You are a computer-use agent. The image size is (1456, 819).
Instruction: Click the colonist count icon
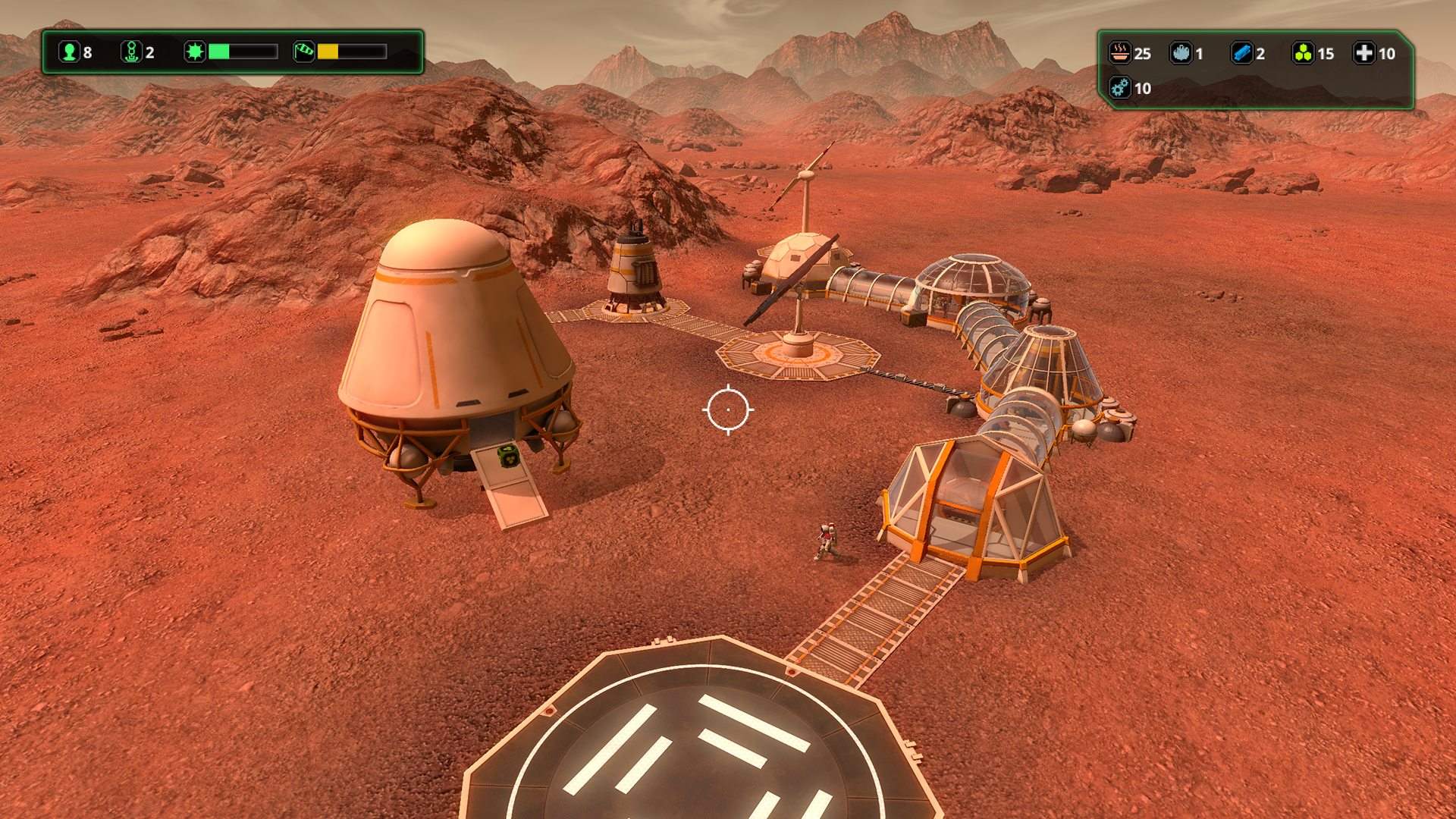[x=68, y=52]
